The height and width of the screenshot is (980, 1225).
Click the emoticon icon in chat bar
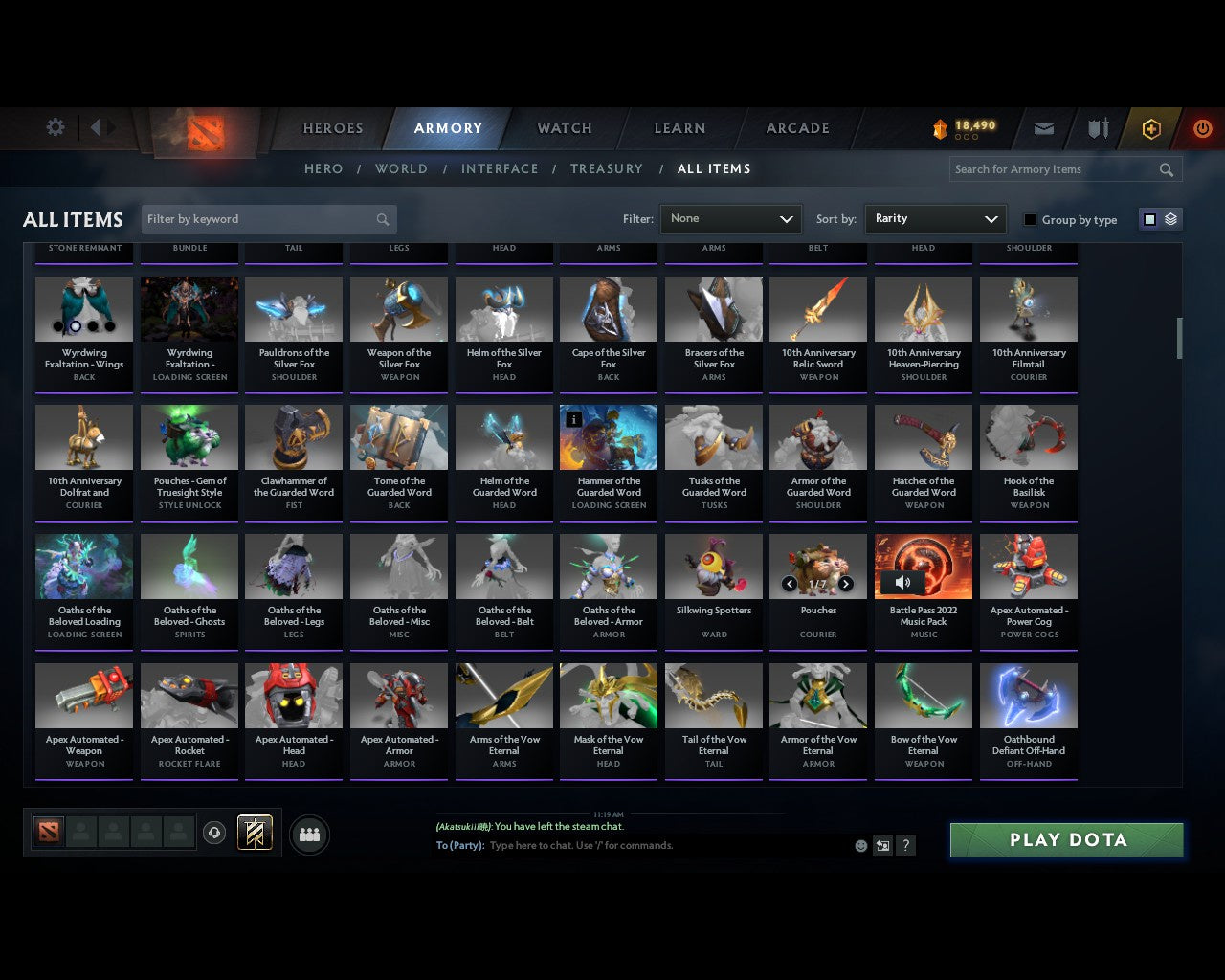point(859,846)
